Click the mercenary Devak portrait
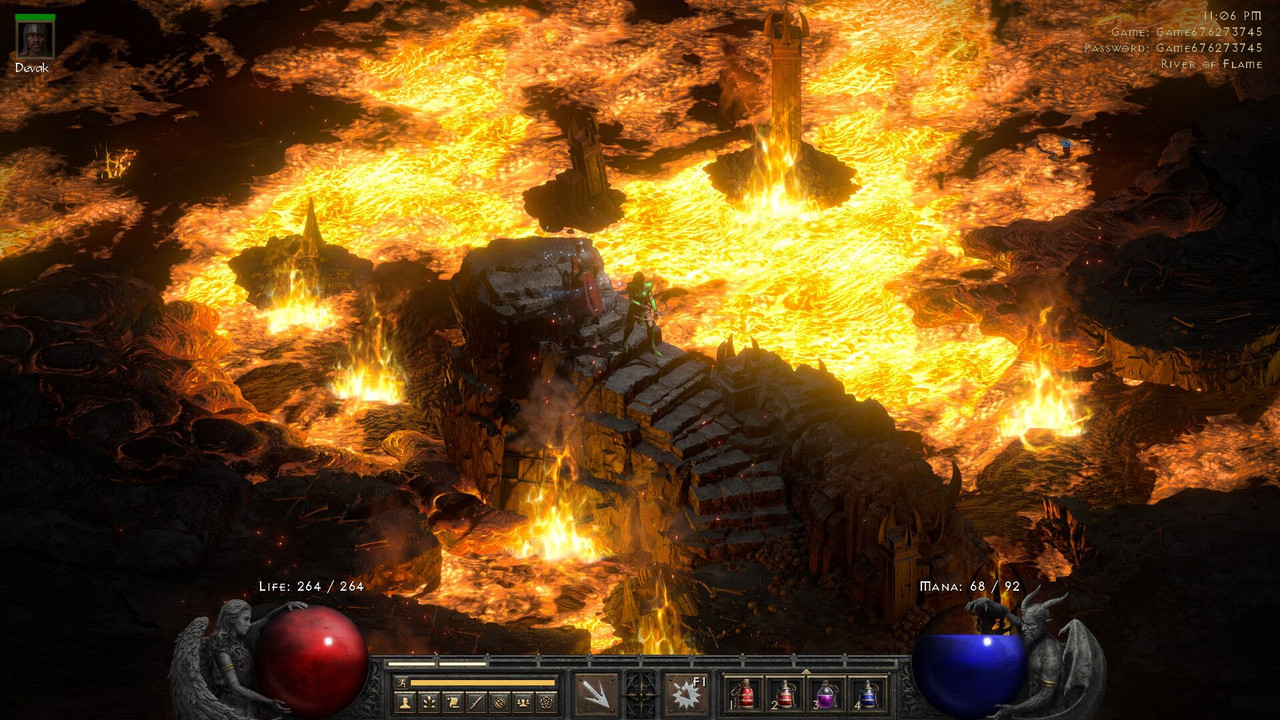The height and width of the screenshot is (720, 1280). coord(35,39)
